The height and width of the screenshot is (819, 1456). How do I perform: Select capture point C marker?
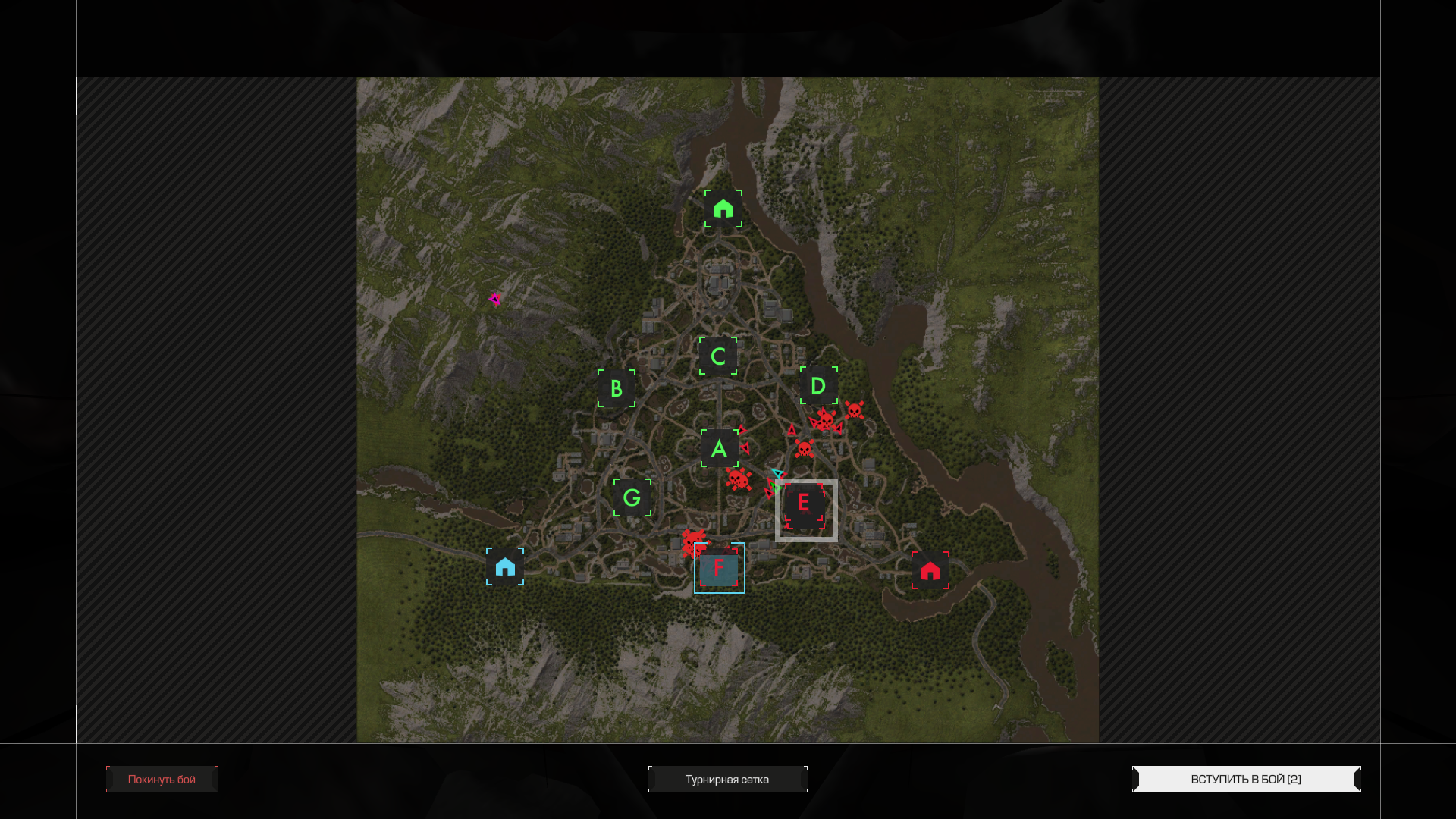[x=718, y=356]
